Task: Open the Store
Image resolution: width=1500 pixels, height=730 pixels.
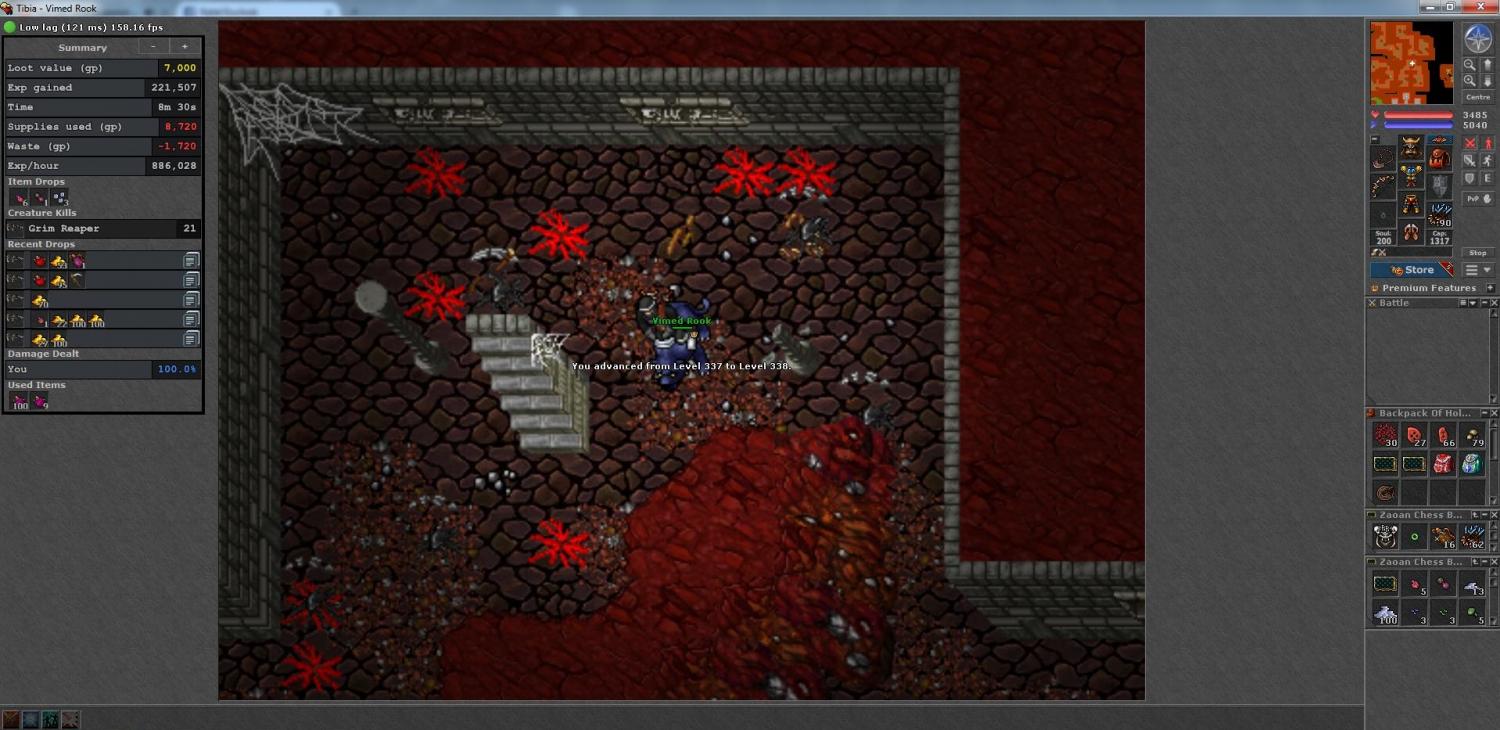Action: click(1412, 270)
